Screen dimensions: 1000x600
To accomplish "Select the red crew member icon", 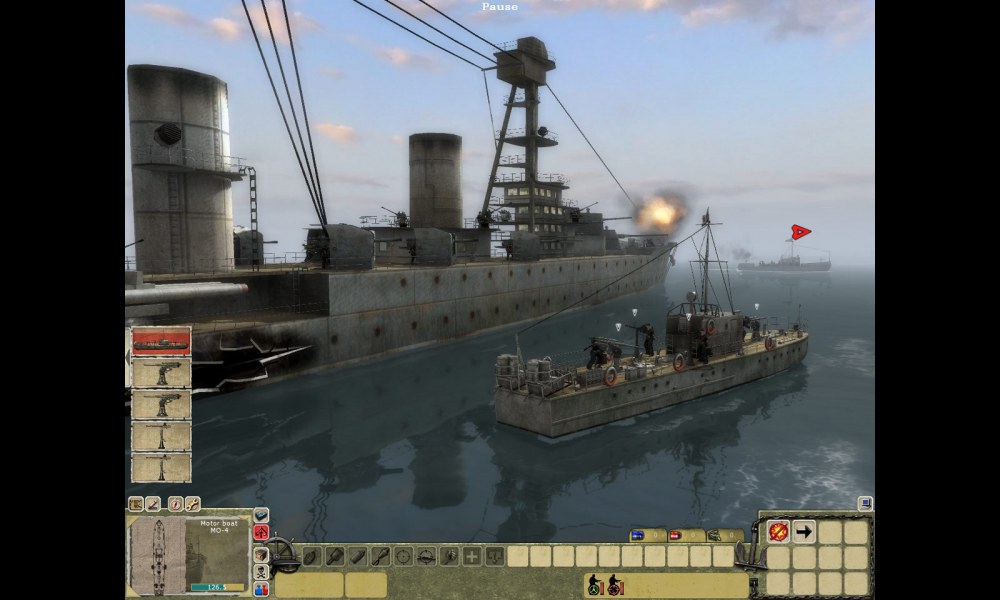I will 613,585.
